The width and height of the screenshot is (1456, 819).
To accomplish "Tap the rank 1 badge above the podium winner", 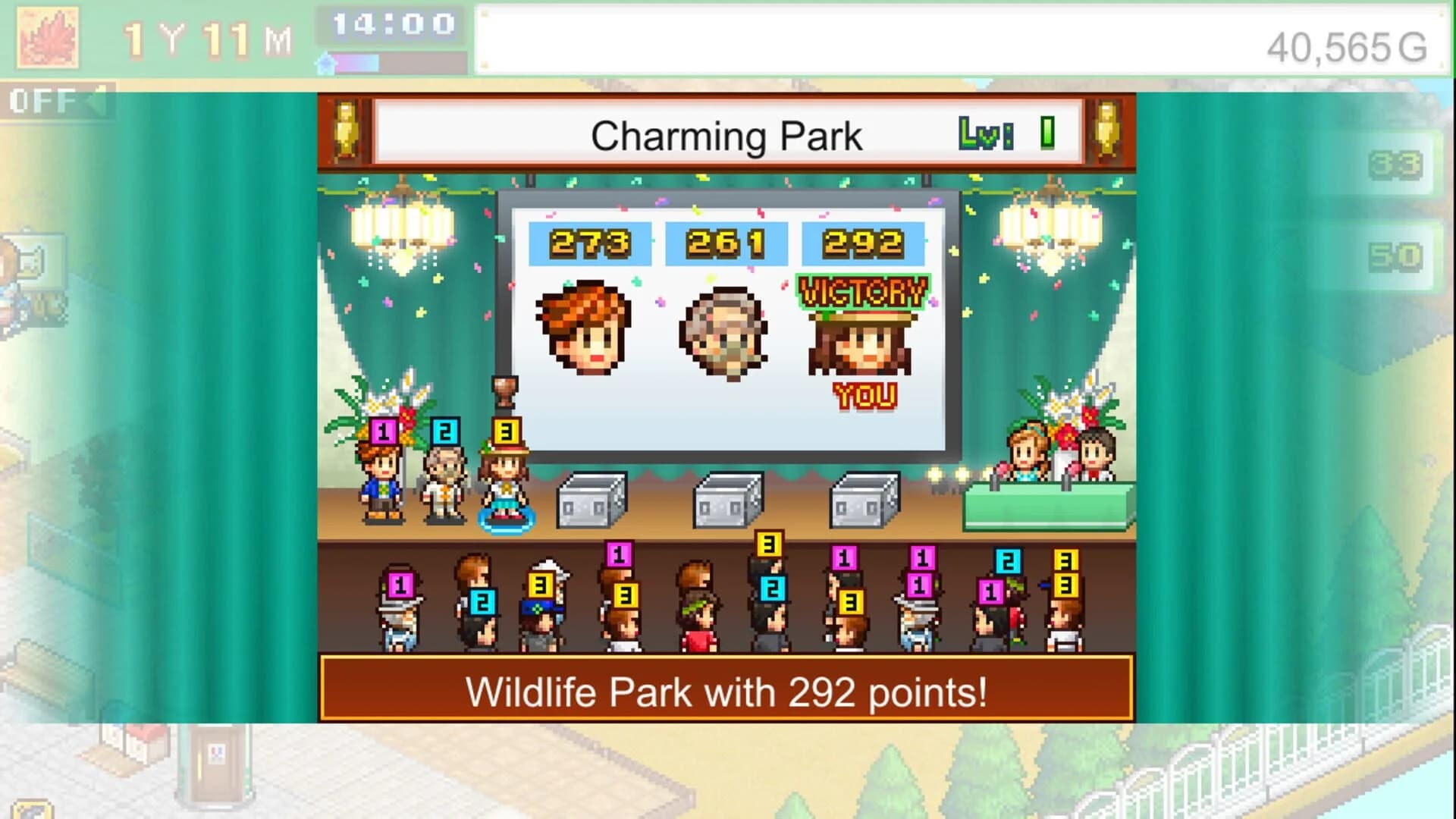I will click(x=384, y=430).
